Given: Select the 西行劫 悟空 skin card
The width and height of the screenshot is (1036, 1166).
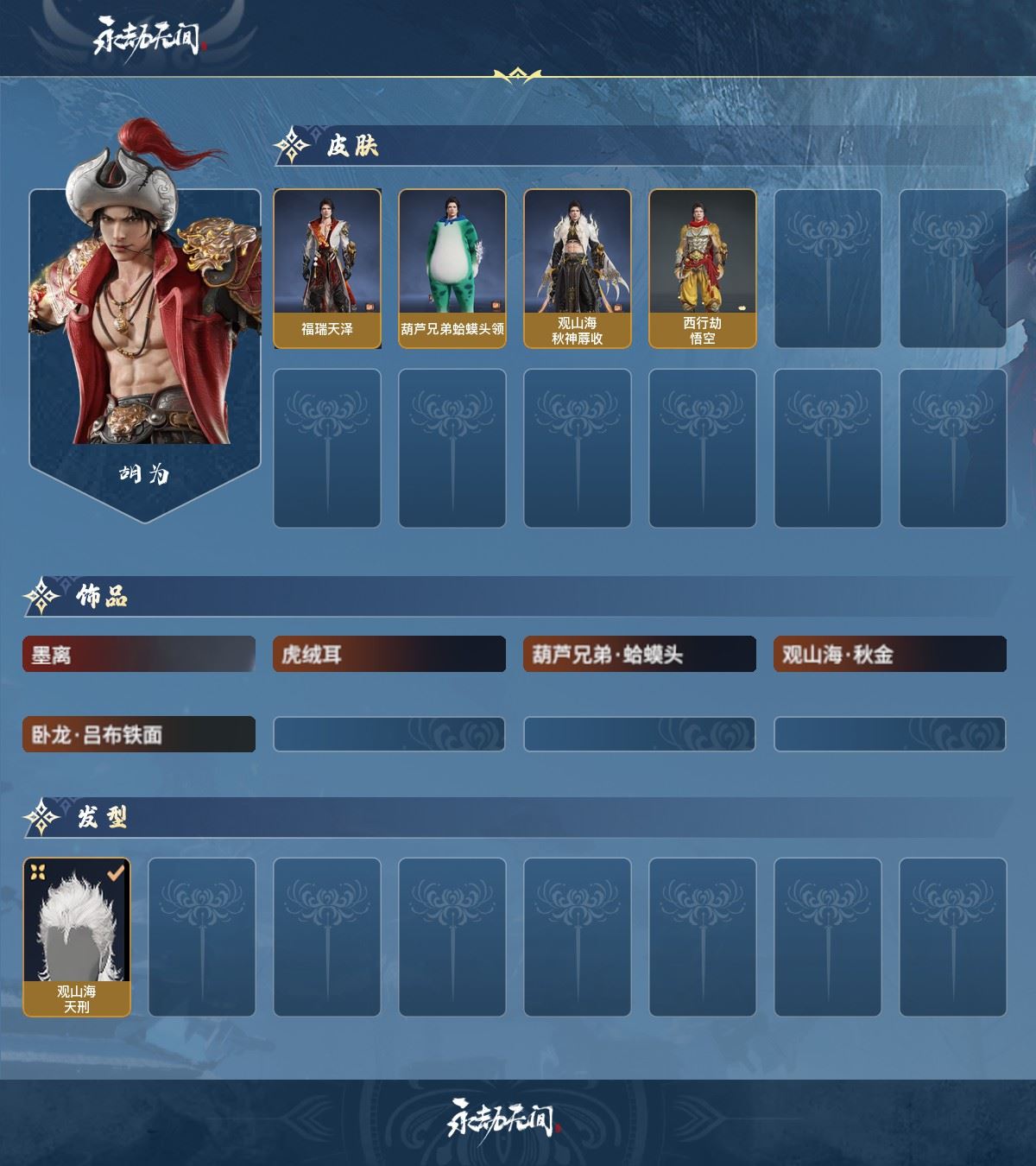Looking at the screenshot, I should click(x=703, y=269).
